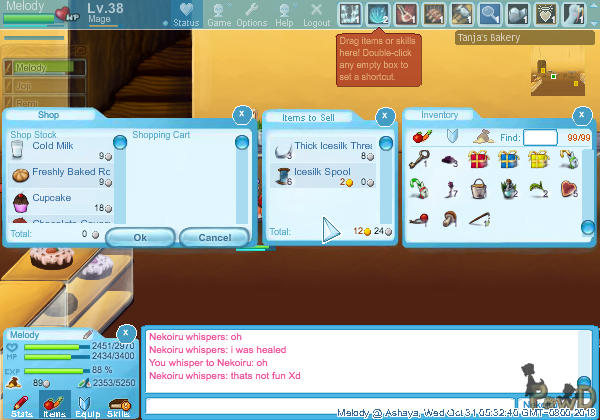The image size is (600, 420).
Task: Select the bucket item in inventory
Action: click(479, 188)
